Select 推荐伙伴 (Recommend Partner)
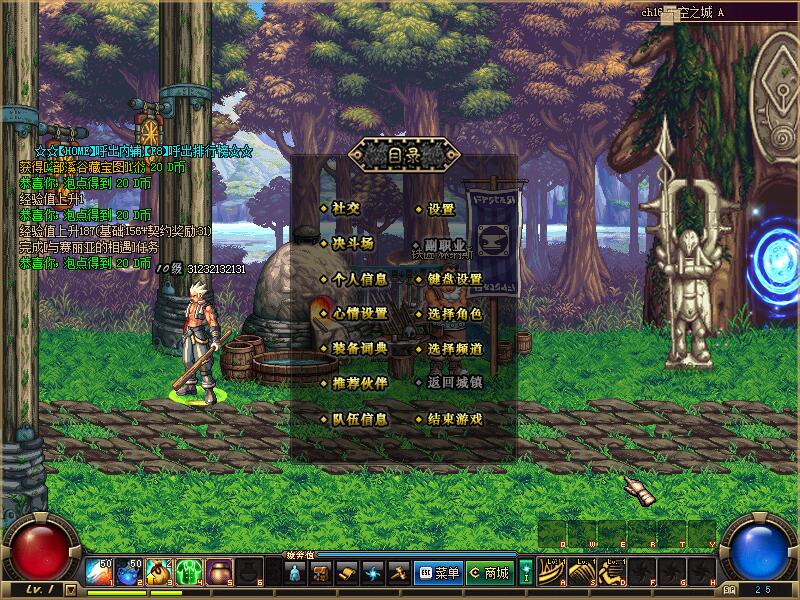This screenshot has width=800, height=600. [359, 383]
